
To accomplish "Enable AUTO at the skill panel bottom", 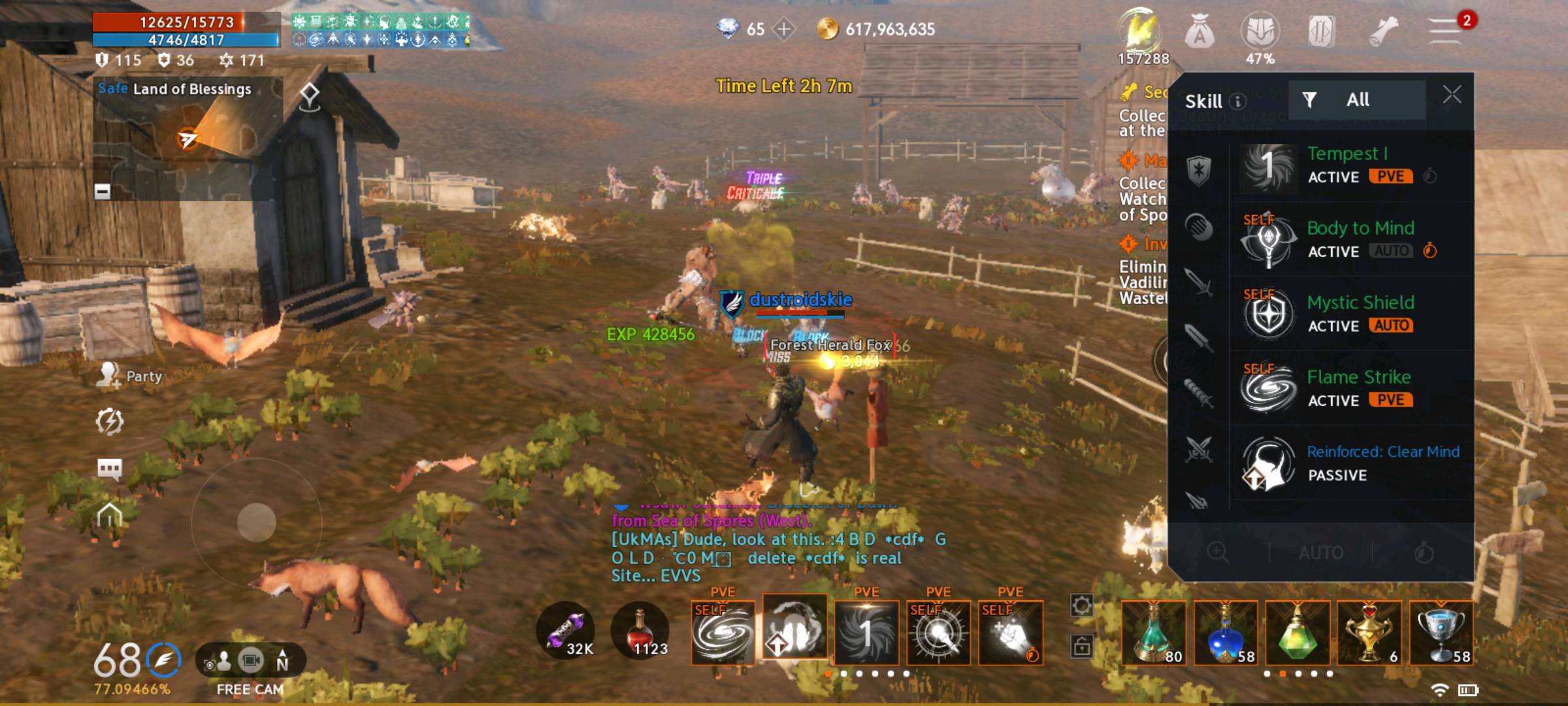I will [1321, 552].
